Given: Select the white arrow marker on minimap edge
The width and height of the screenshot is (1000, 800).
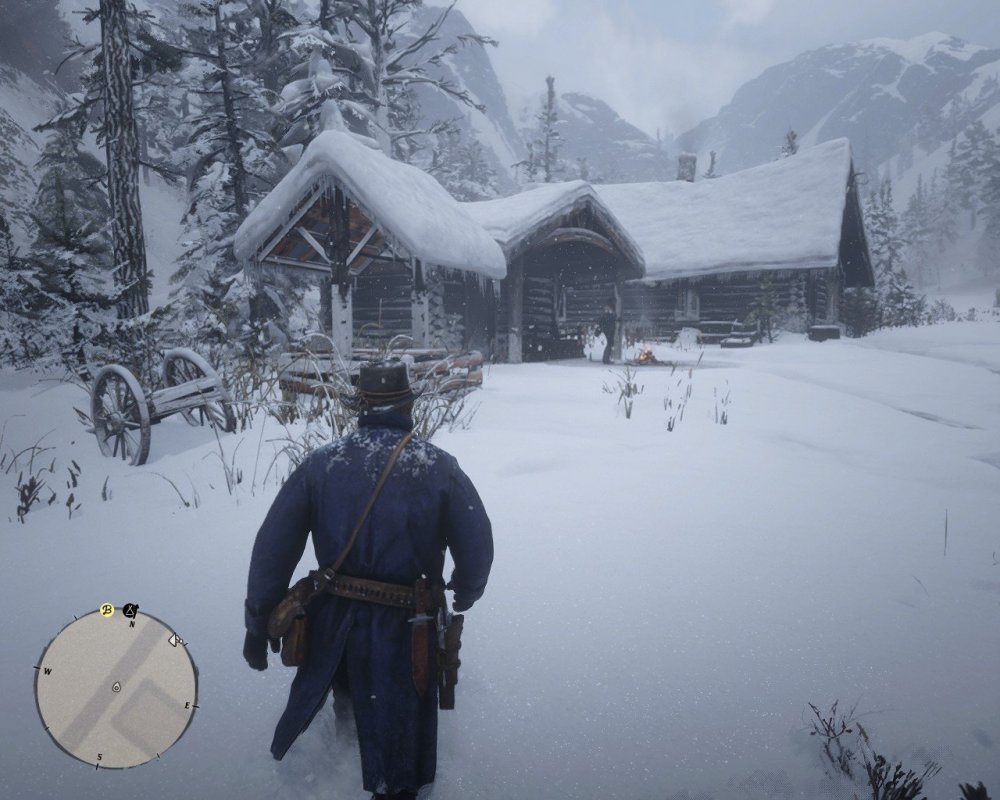Looking at the screenshot, I should point(175,640).
